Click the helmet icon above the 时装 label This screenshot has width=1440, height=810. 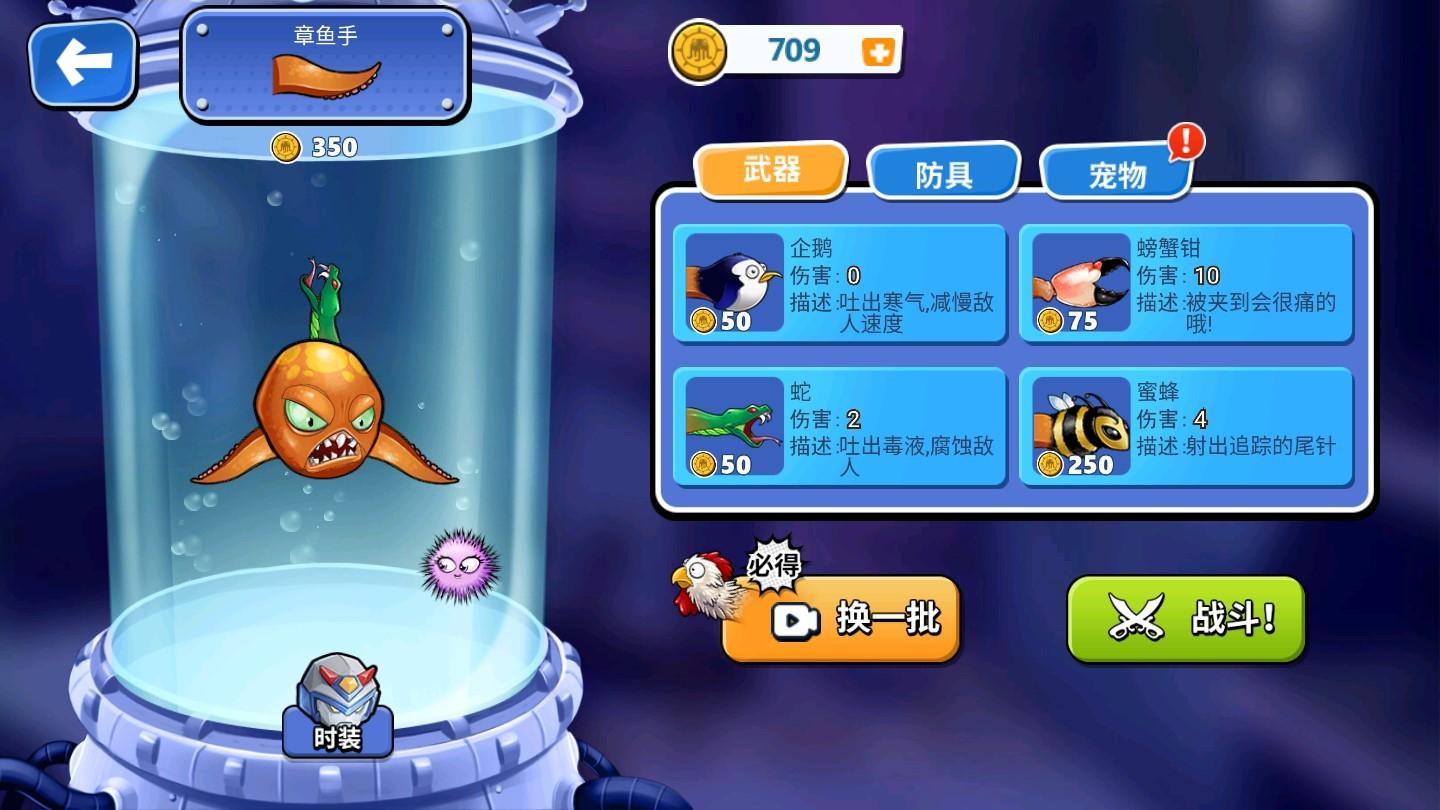click(338, 692)
